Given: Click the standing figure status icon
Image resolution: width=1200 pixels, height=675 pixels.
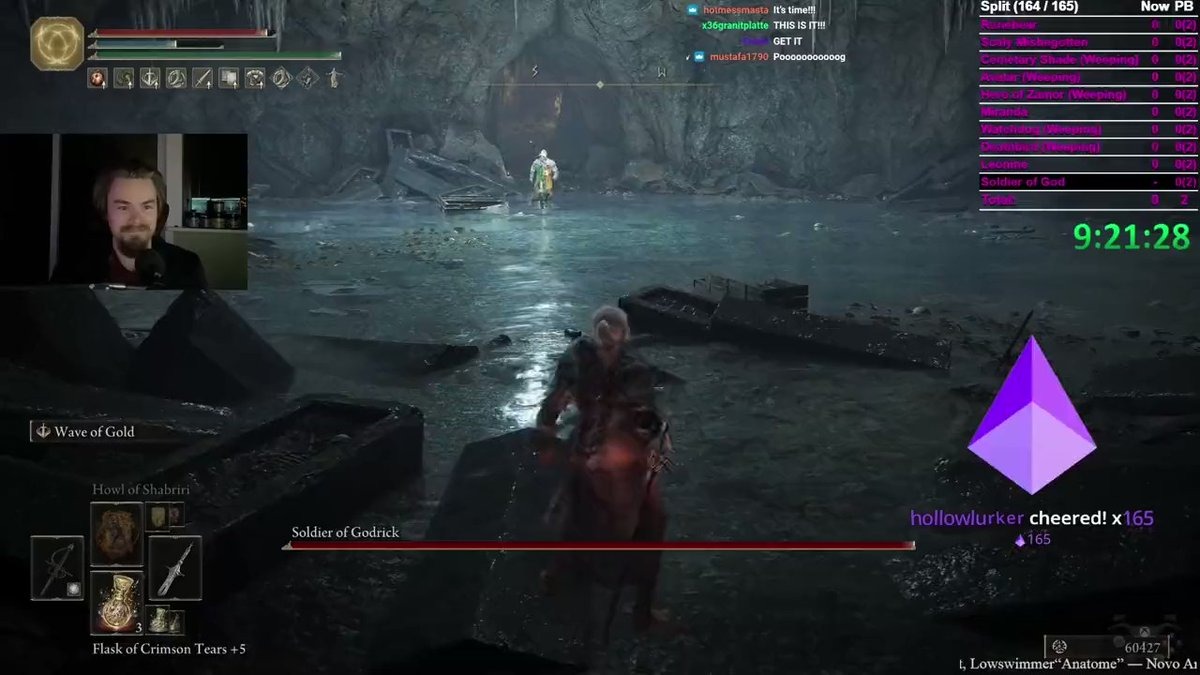Looking at the screenshot, I should [x=333, y=77].
